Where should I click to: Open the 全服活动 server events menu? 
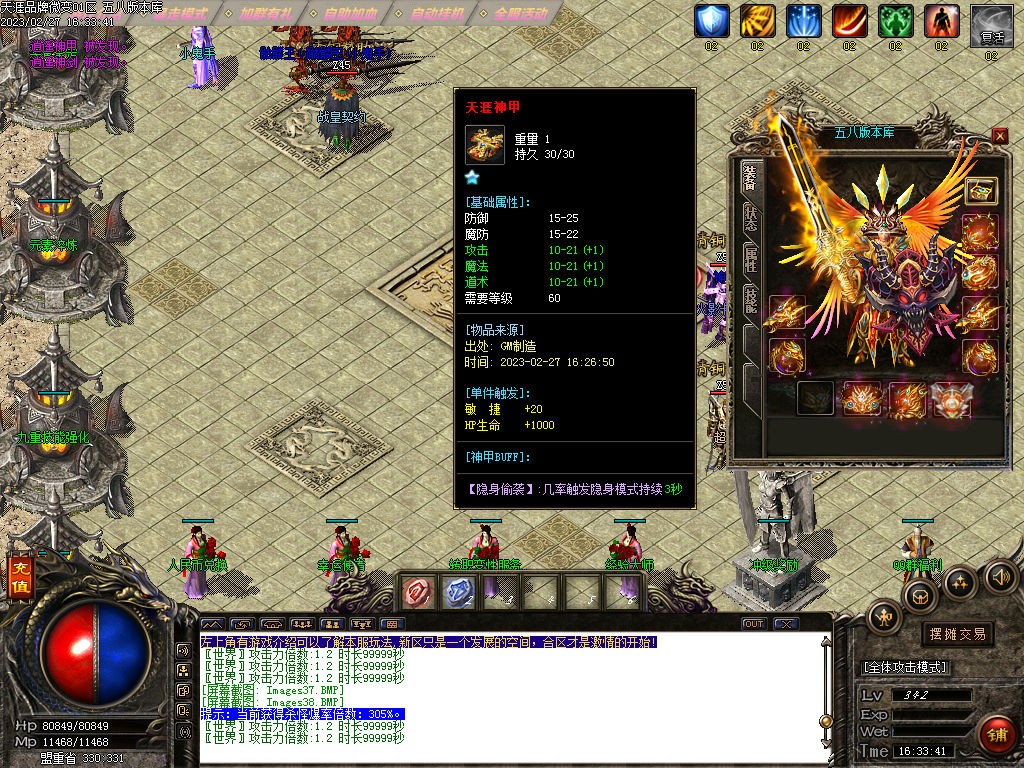pyautogui.click(x=521, y=14)
